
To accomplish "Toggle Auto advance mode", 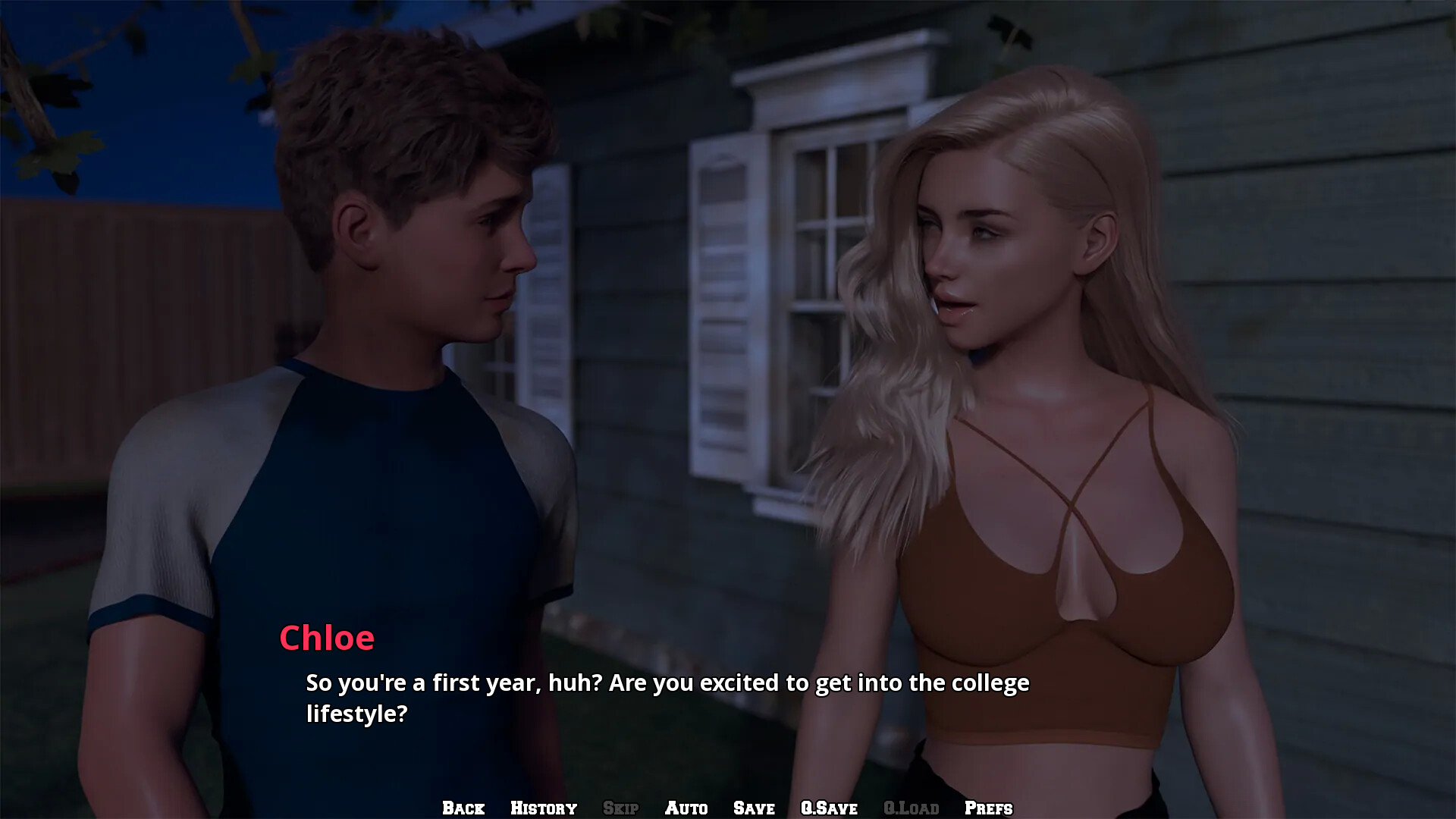I will click(686, 808).
